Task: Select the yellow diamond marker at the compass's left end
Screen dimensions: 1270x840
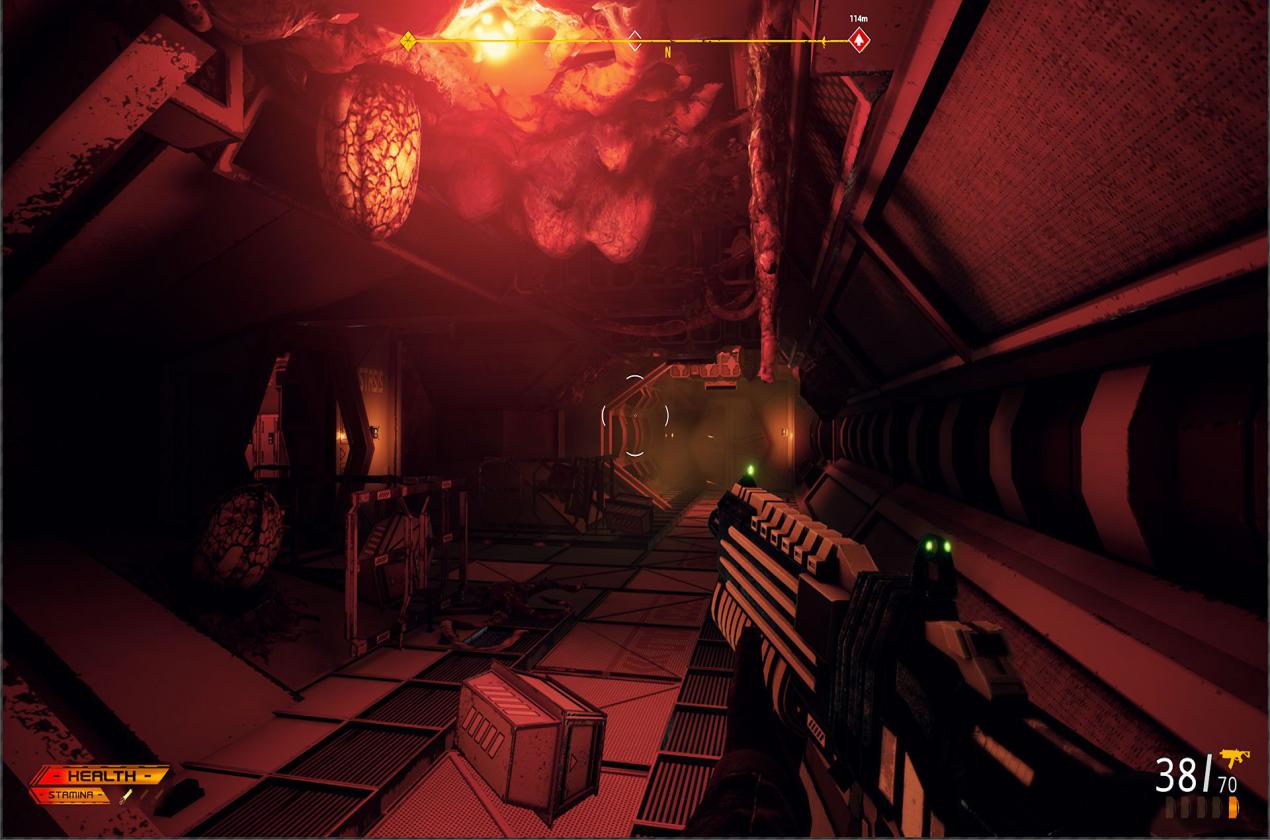Action: pos(408,41)
